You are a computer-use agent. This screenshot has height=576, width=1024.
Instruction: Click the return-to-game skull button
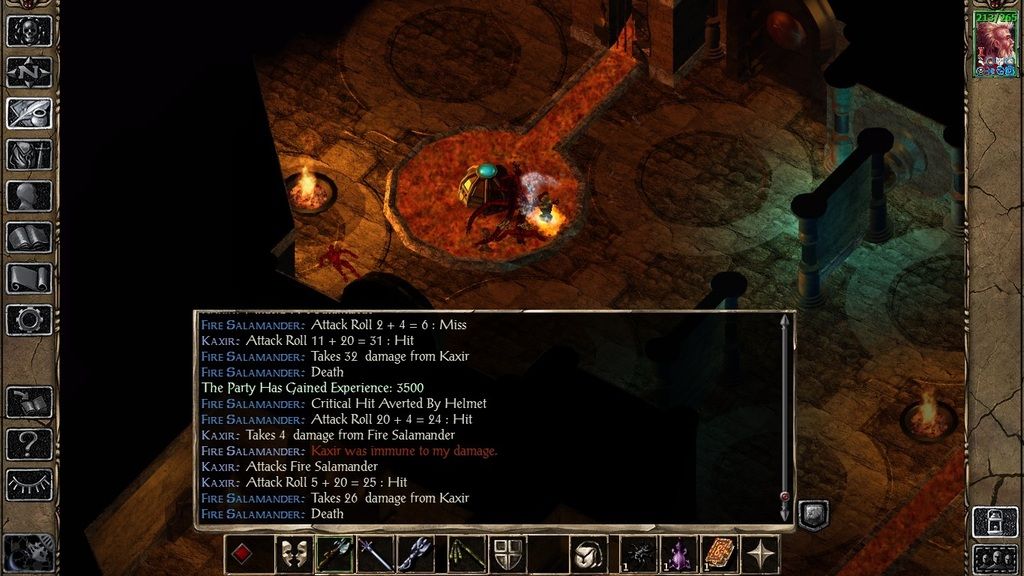pyautogui.click(x=29, y=31)
